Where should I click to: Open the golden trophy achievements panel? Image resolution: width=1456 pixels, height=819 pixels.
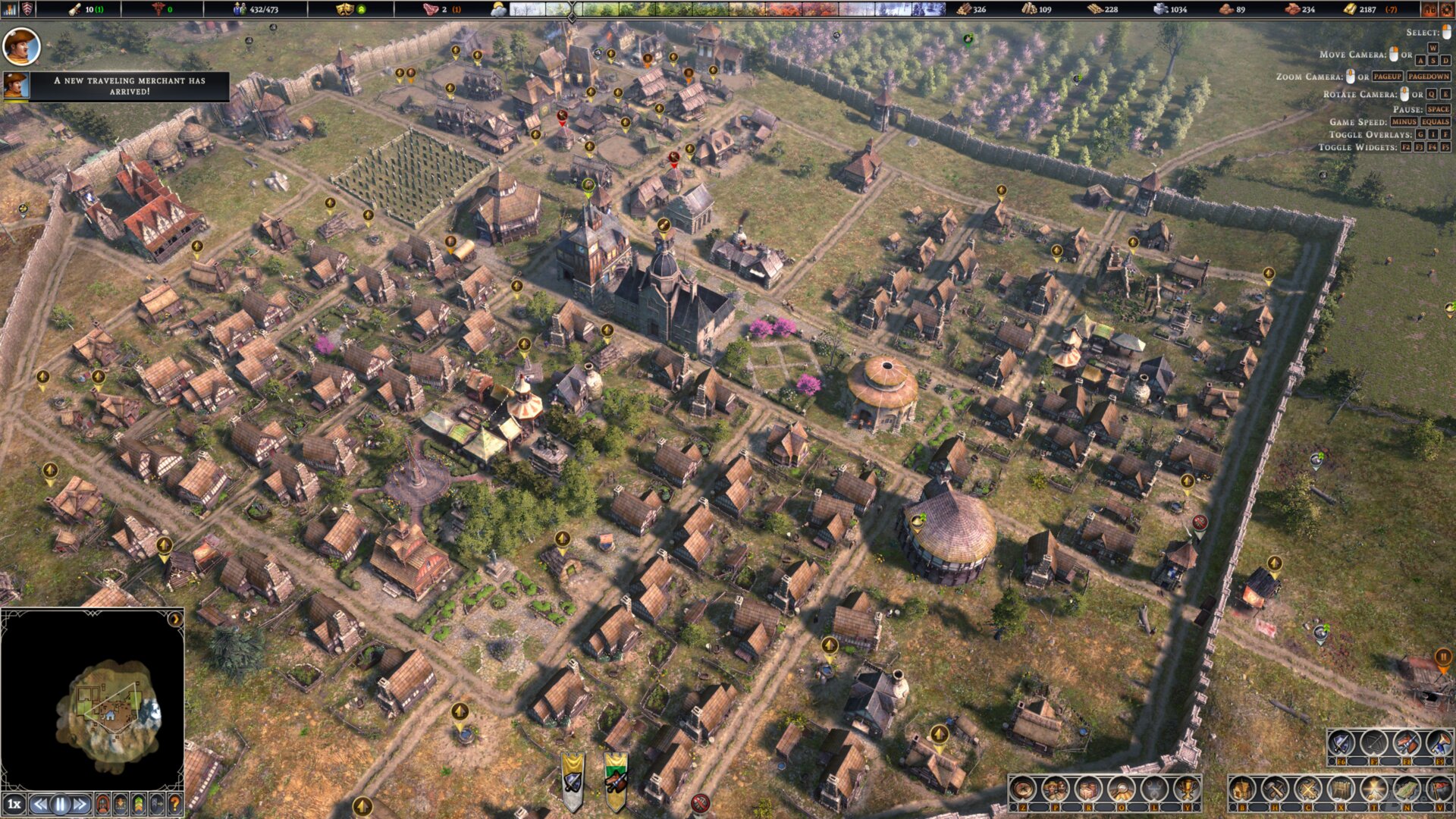[x=1187, y=790]
